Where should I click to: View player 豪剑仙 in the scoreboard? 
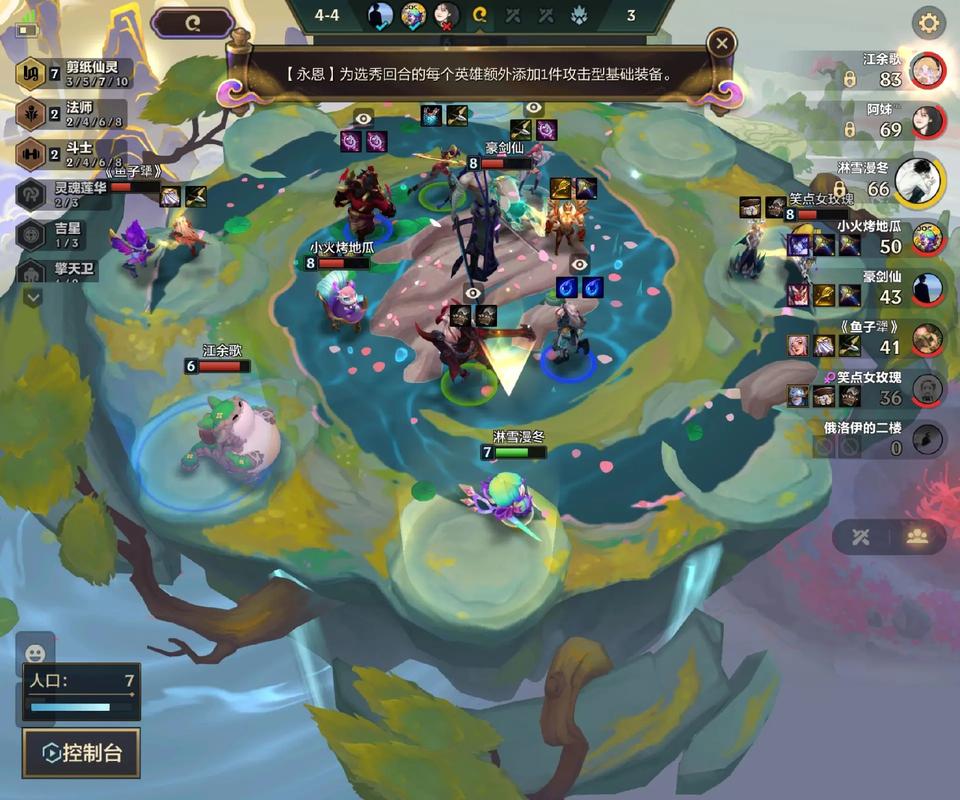(x=928, y=289)
